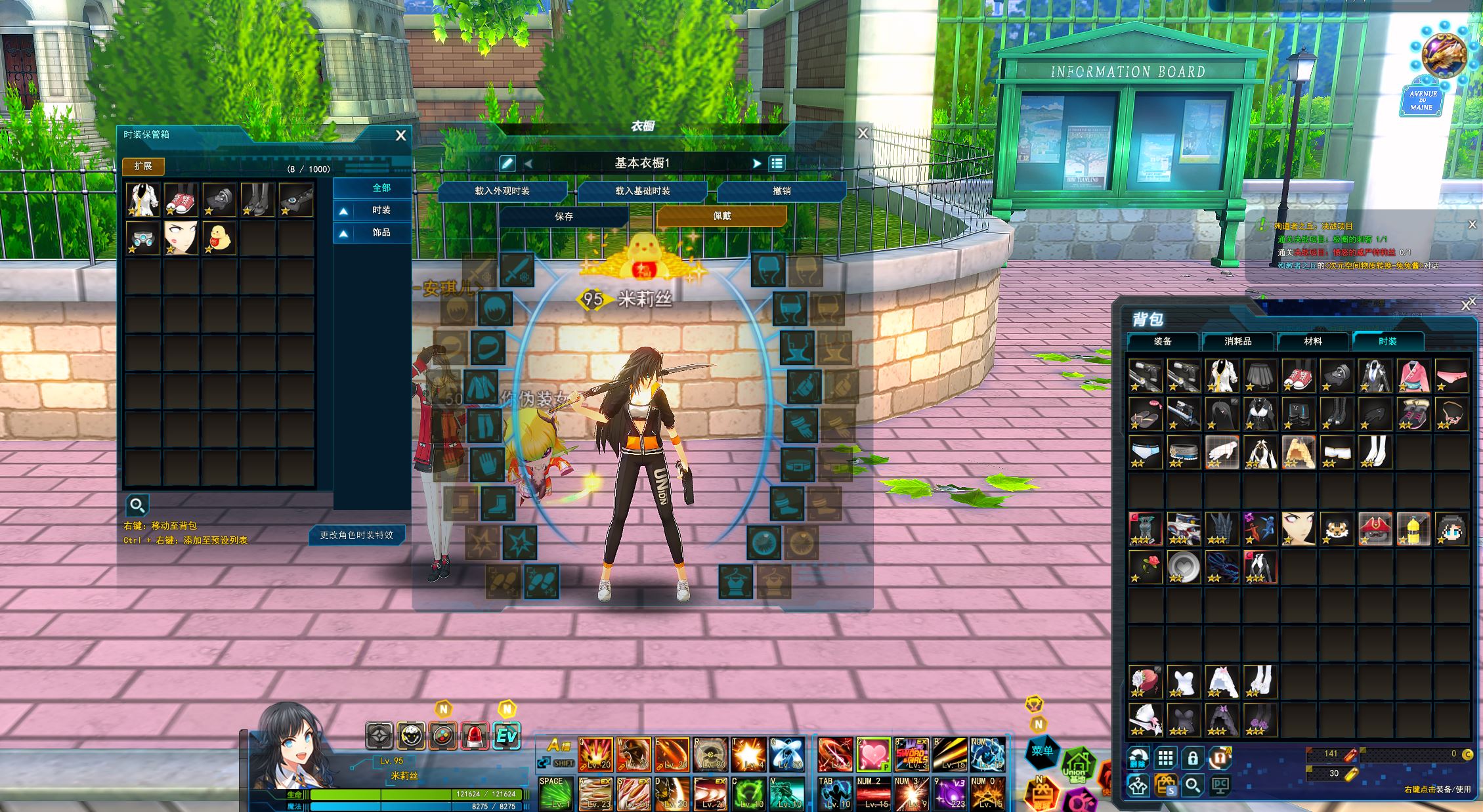This screenshot has height=812, width=1483.
Task: Click the 扩展 expand button
Action: (143, 166)
